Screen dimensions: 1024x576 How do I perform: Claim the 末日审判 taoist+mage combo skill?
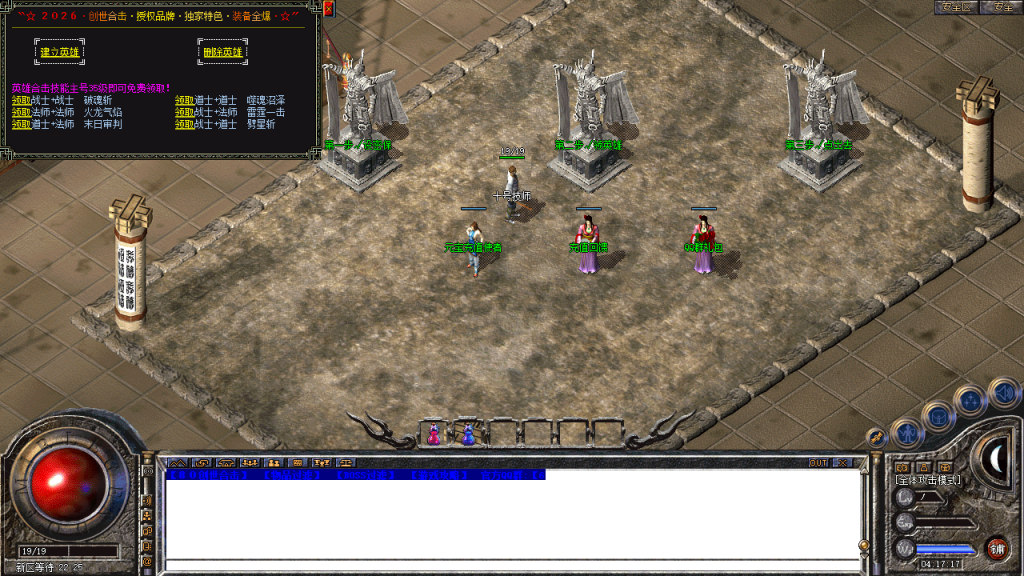click(21, 125)
